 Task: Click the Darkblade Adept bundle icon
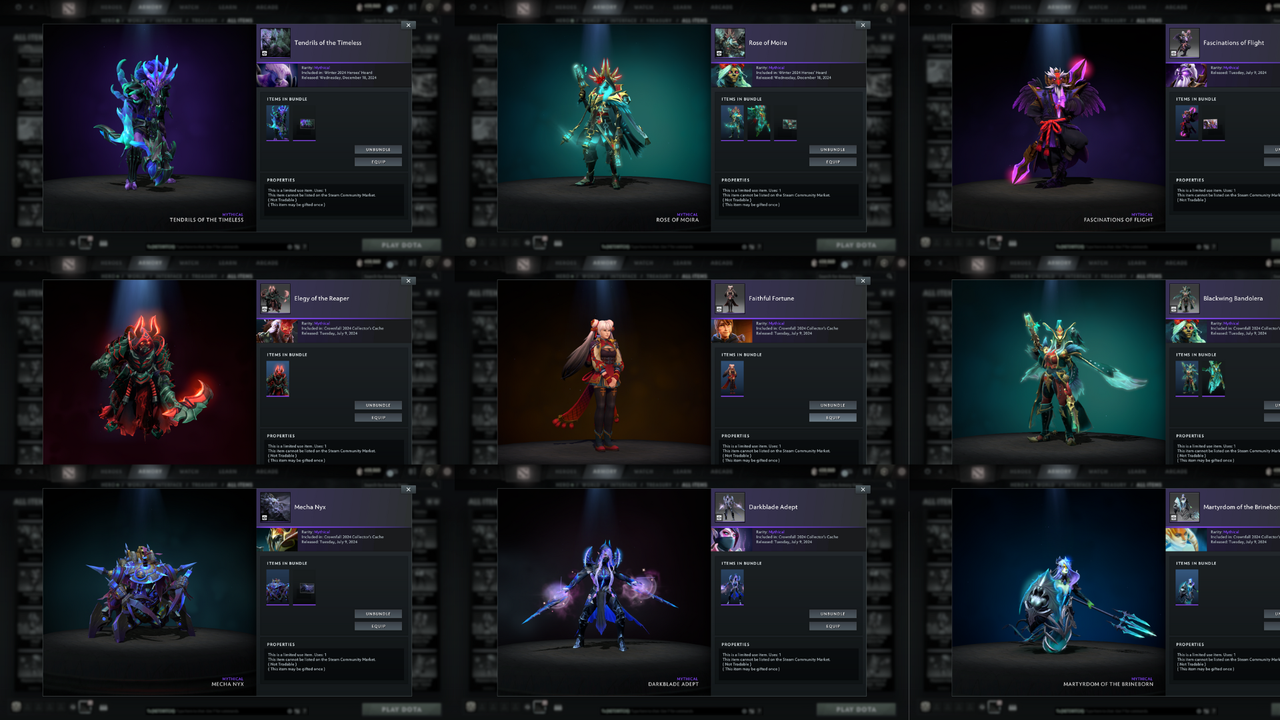[x=730, y=508]
